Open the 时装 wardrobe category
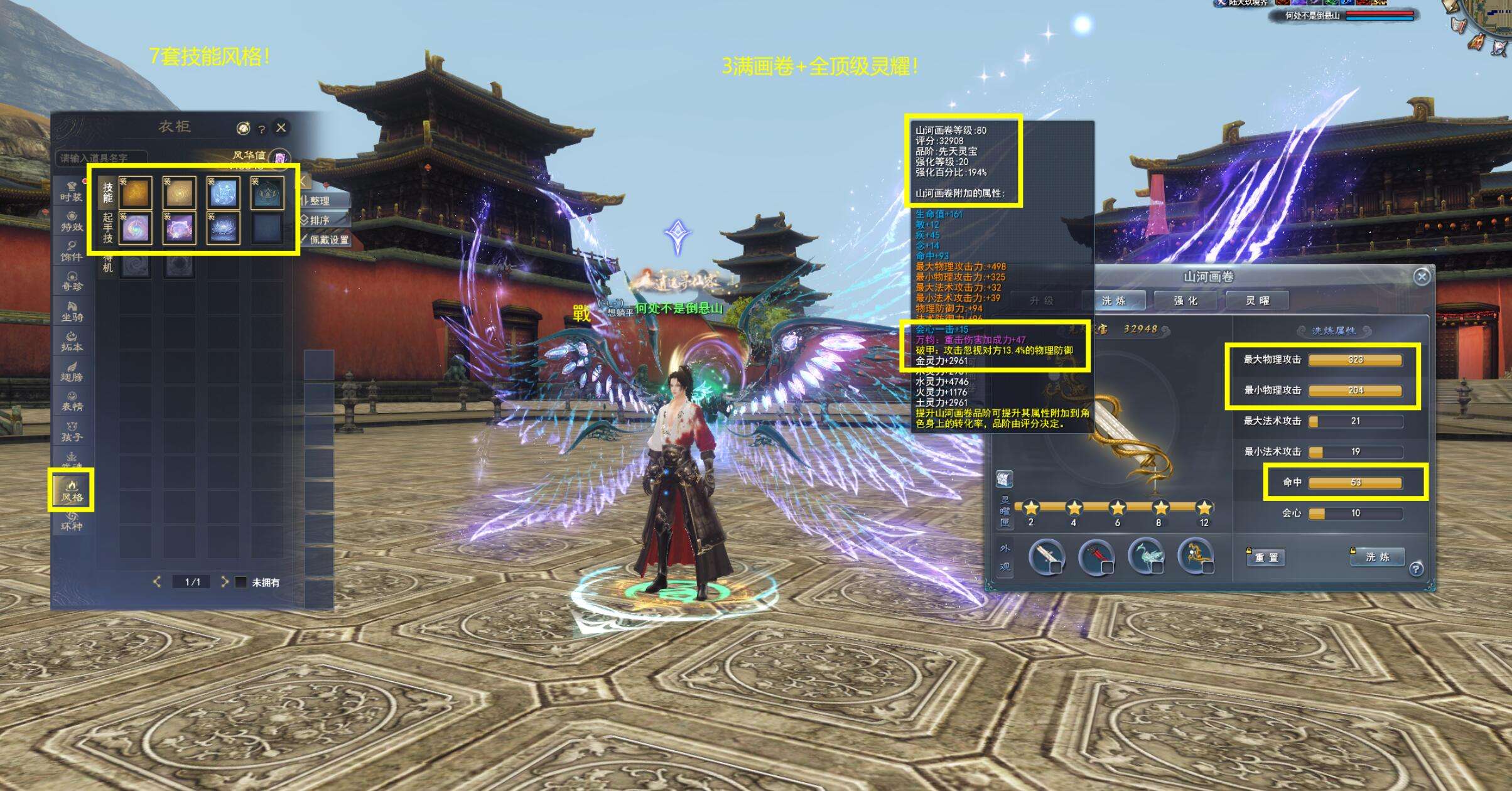This screenshot has width=1512, height=791. tap(72, 191)
